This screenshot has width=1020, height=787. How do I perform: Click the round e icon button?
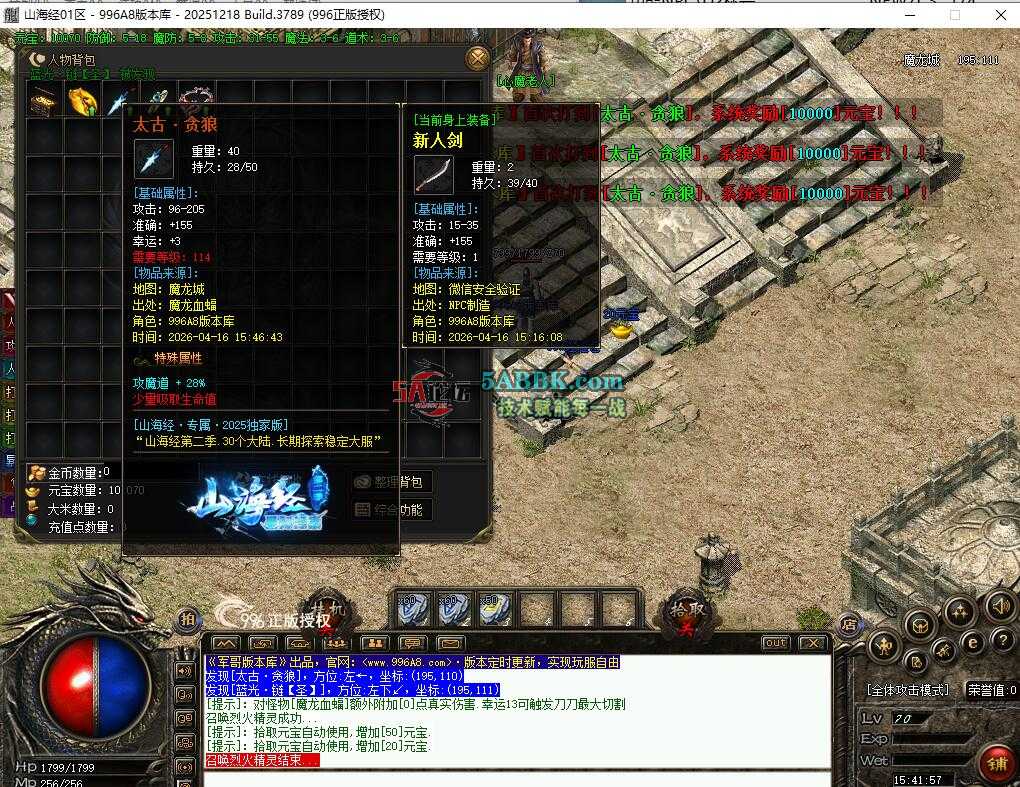971,642
